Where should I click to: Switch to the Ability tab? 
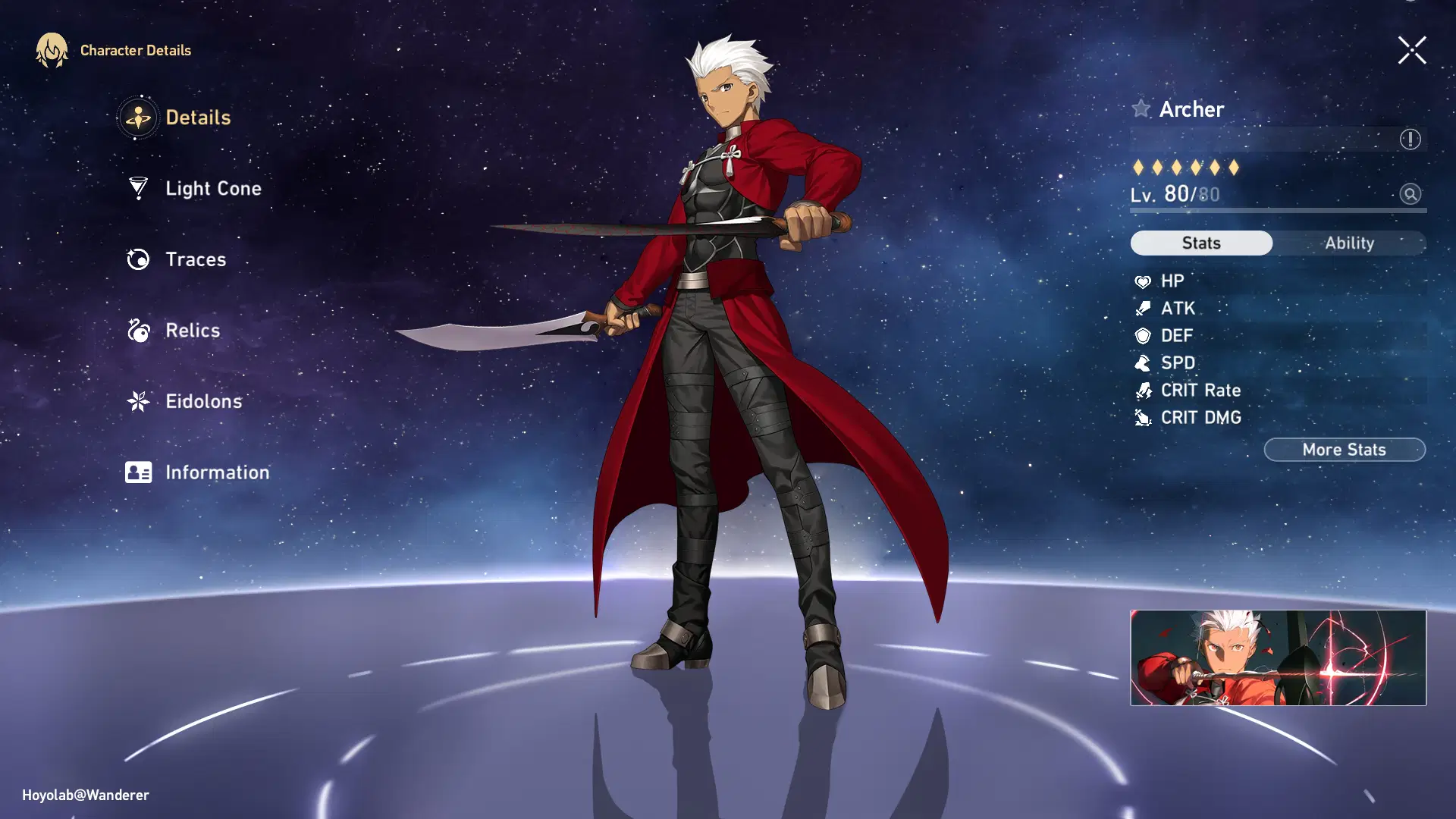(1351, 243)
